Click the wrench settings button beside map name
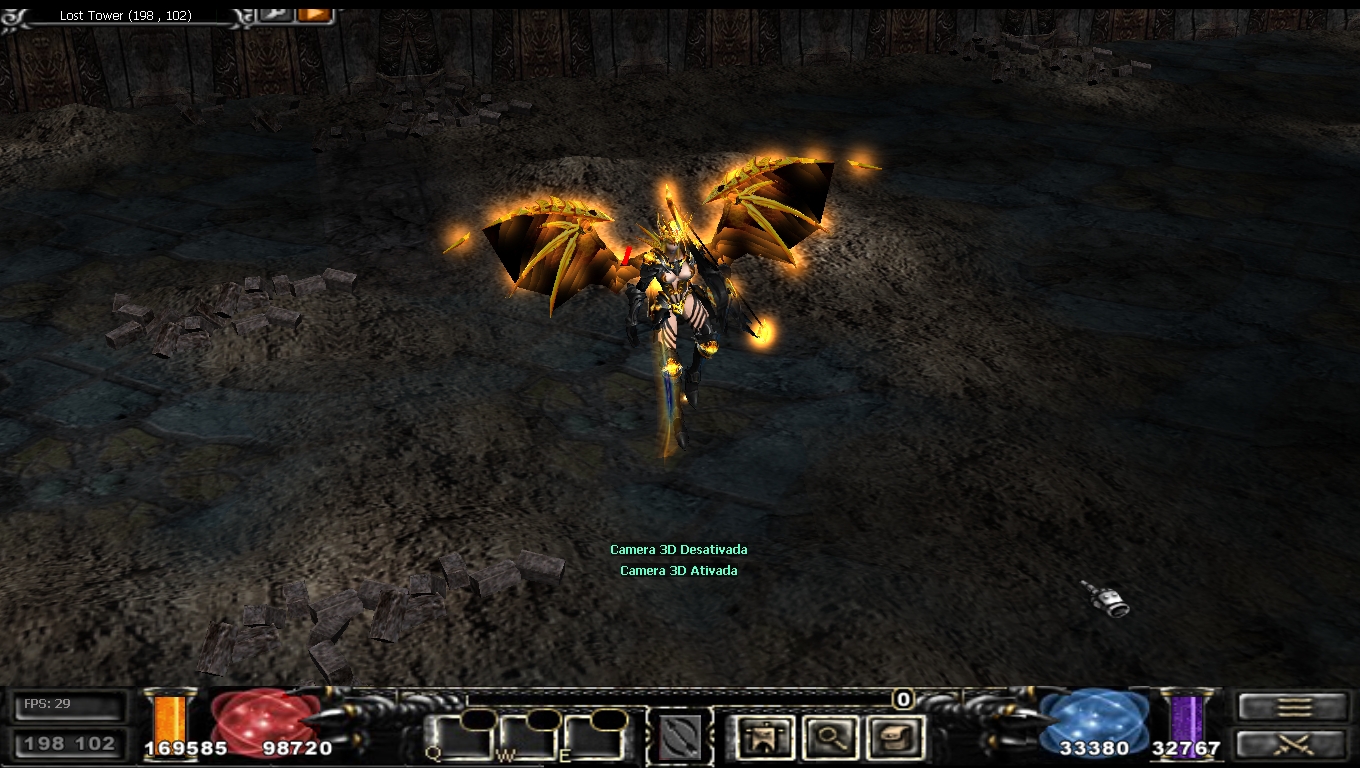Screen dimensions: 1360x768 point(274,14)
